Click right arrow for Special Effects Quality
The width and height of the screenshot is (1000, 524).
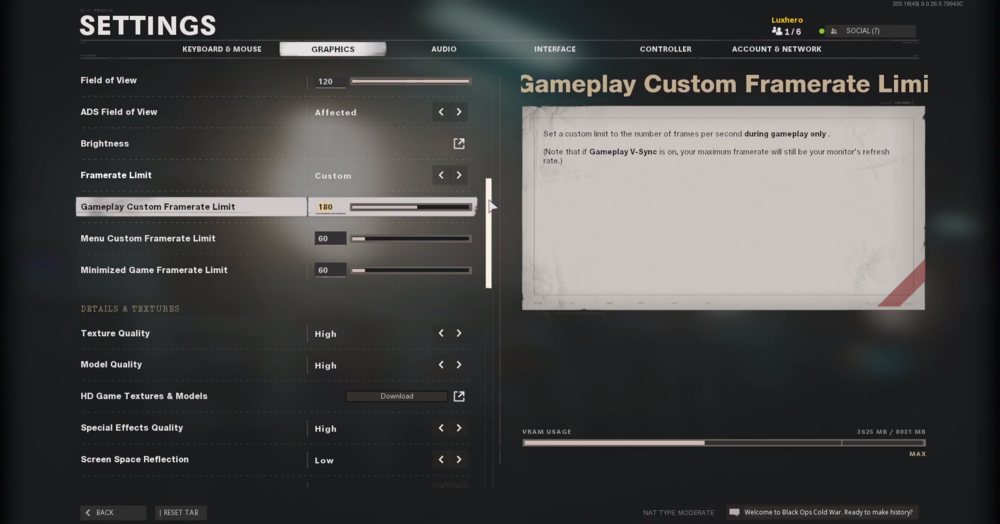click(459, 428)
